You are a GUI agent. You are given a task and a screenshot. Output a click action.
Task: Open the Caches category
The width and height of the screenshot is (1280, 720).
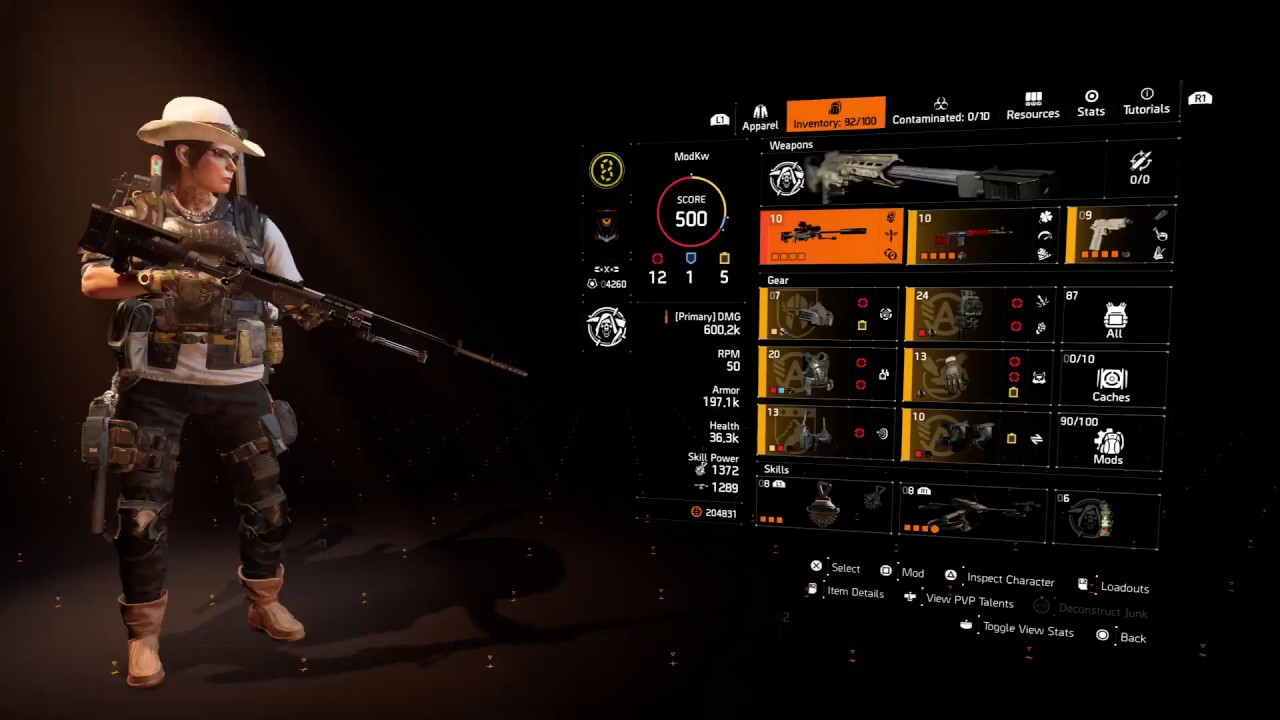coord(1110,379)
